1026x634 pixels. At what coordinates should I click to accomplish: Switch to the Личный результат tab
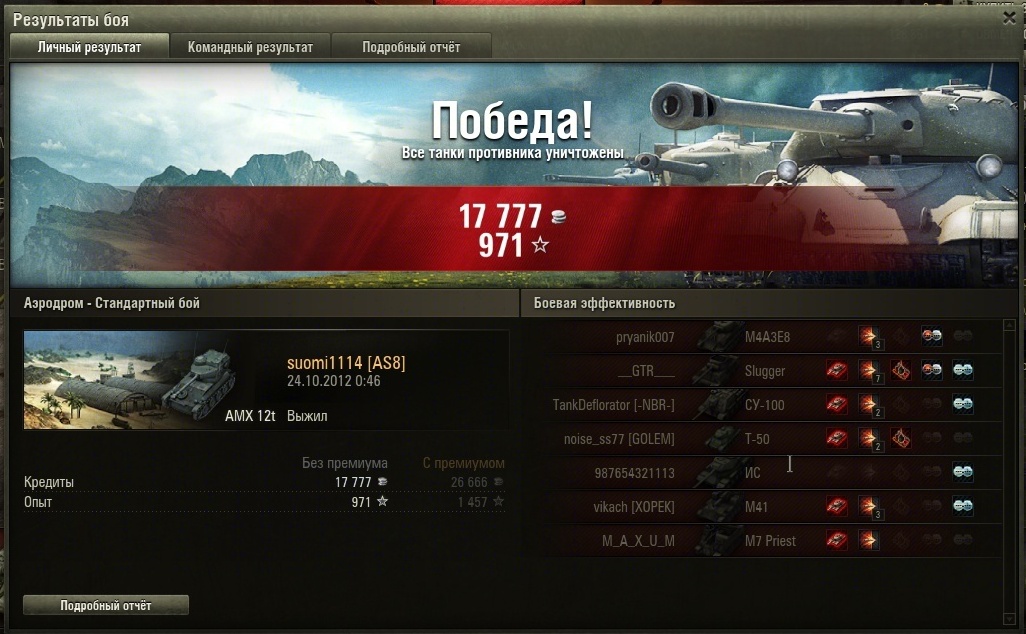pos(89,47)
